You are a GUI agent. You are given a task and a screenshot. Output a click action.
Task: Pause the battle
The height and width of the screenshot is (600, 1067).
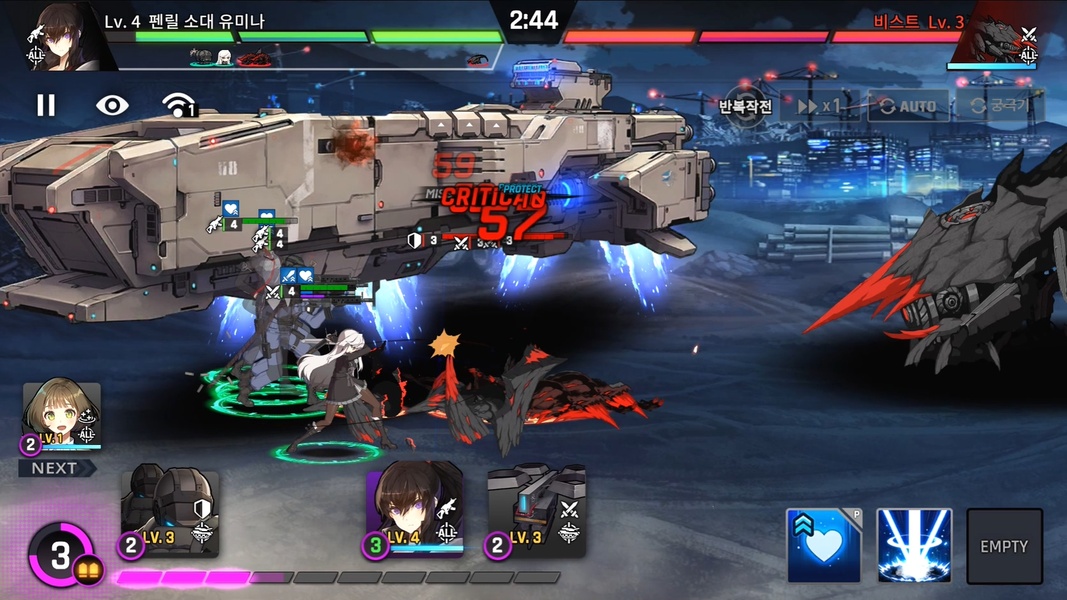pyautogui.click(x=46, y=105)
